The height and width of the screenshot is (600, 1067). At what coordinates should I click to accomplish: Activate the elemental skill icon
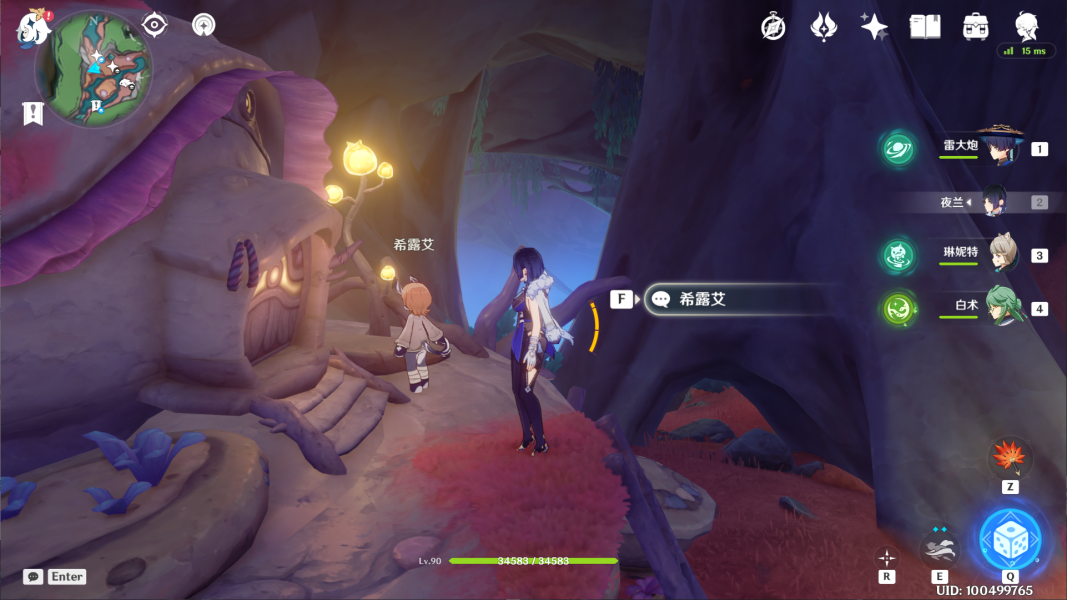click(939, 548)
